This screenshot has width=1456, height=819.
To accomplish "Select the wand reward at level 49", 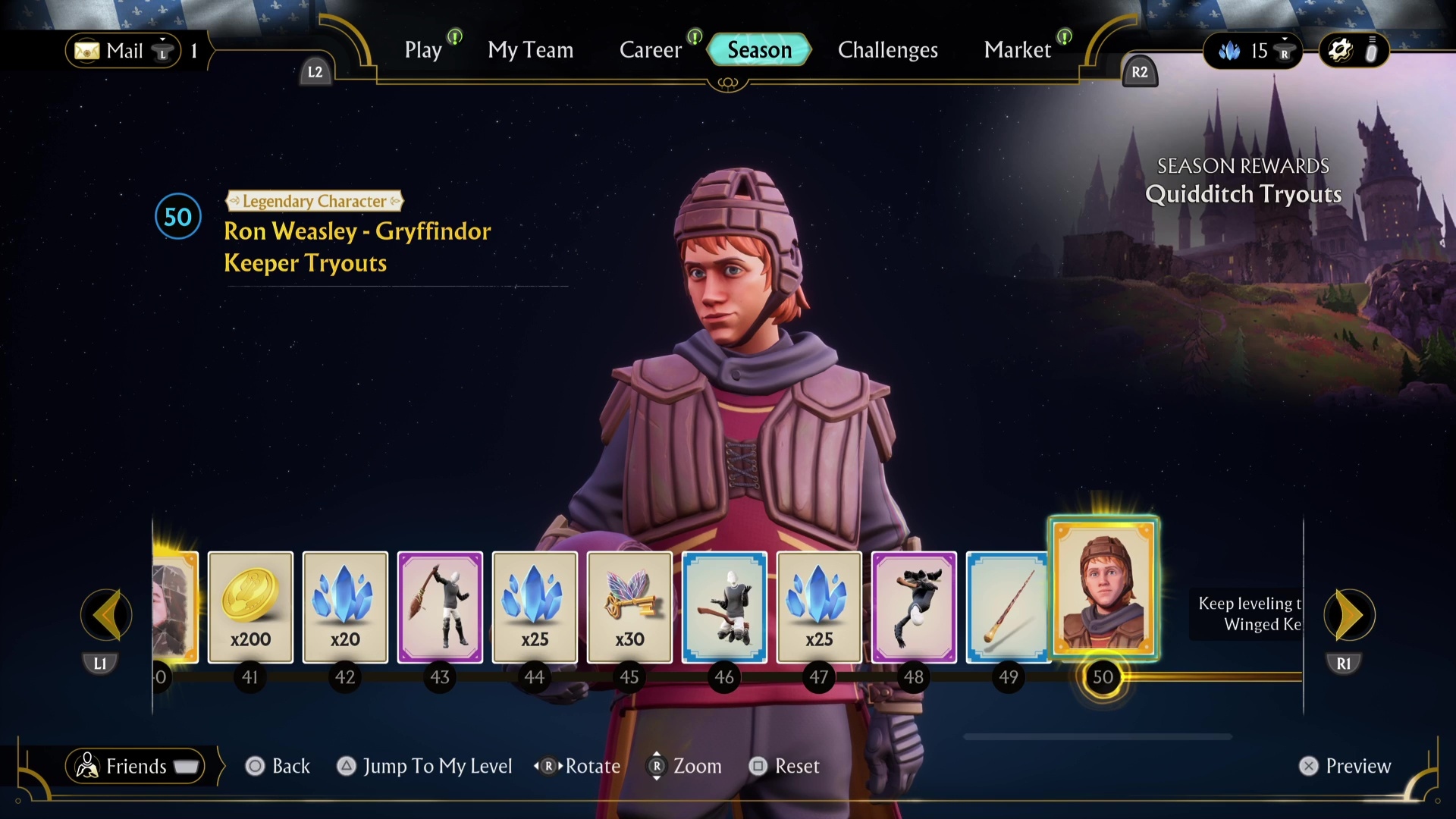I will (1009, 607).
